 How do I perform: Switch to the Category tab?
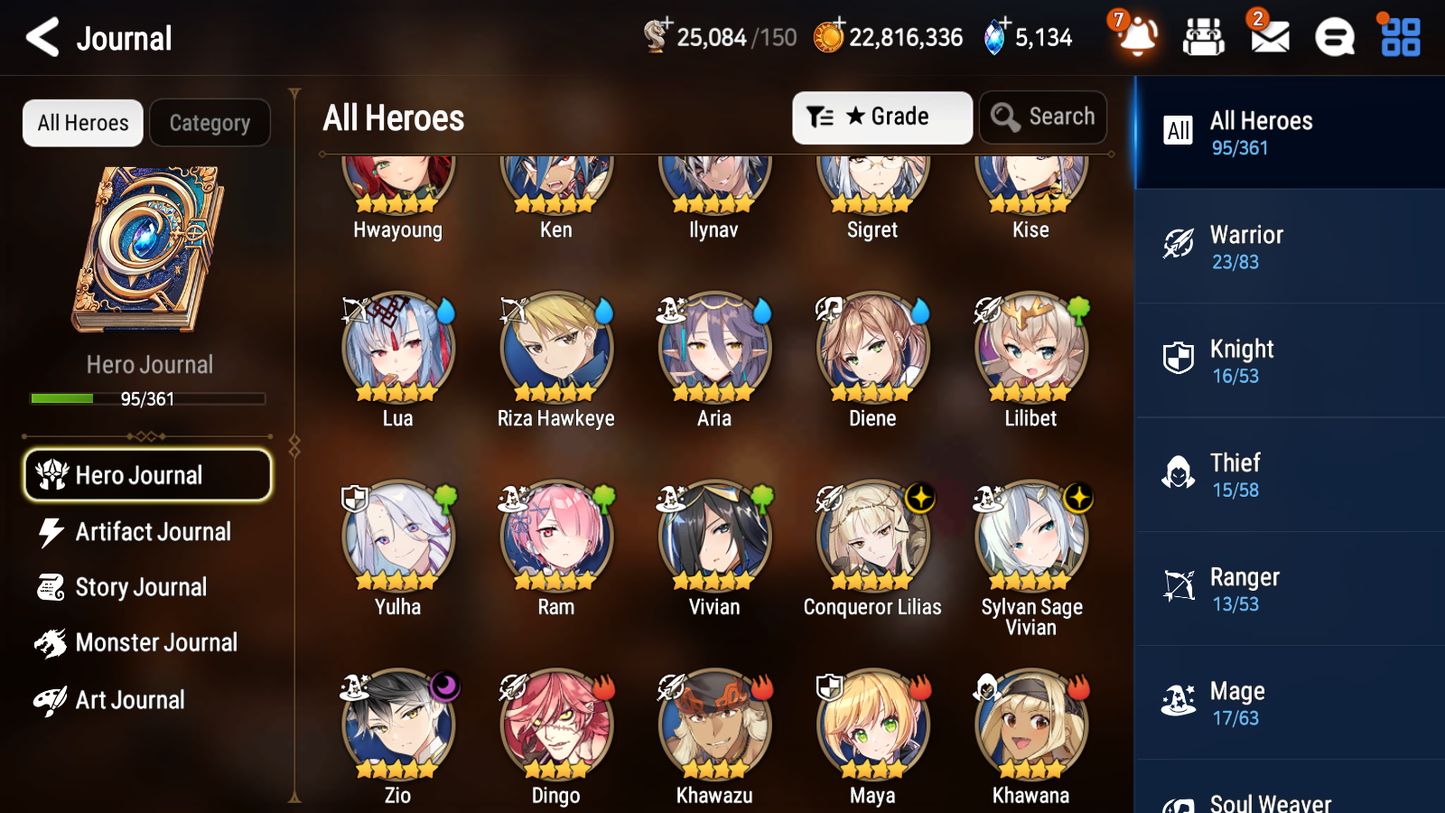click(x=210, y=122)
